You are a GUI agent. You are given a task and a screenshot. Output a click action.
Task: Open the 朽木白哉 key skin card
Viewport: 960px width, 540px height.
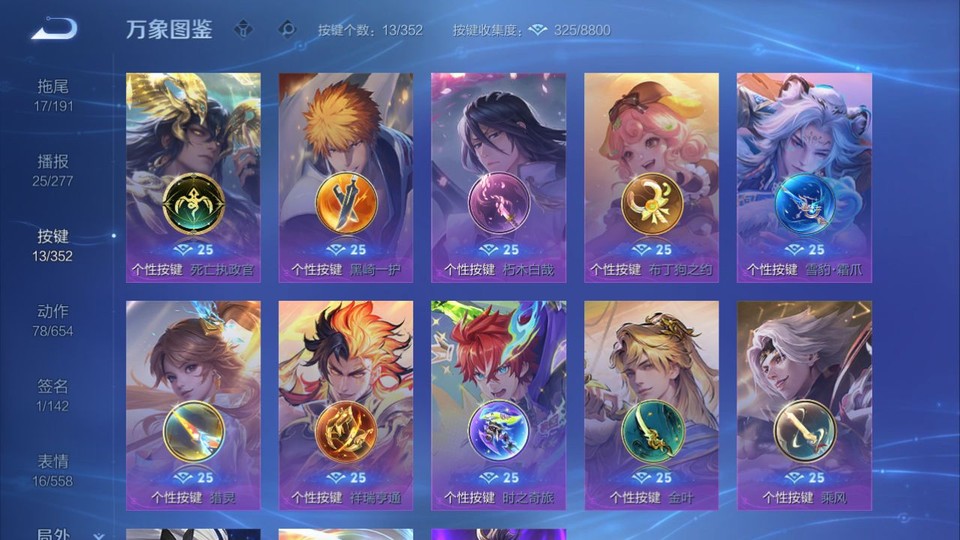498,177
